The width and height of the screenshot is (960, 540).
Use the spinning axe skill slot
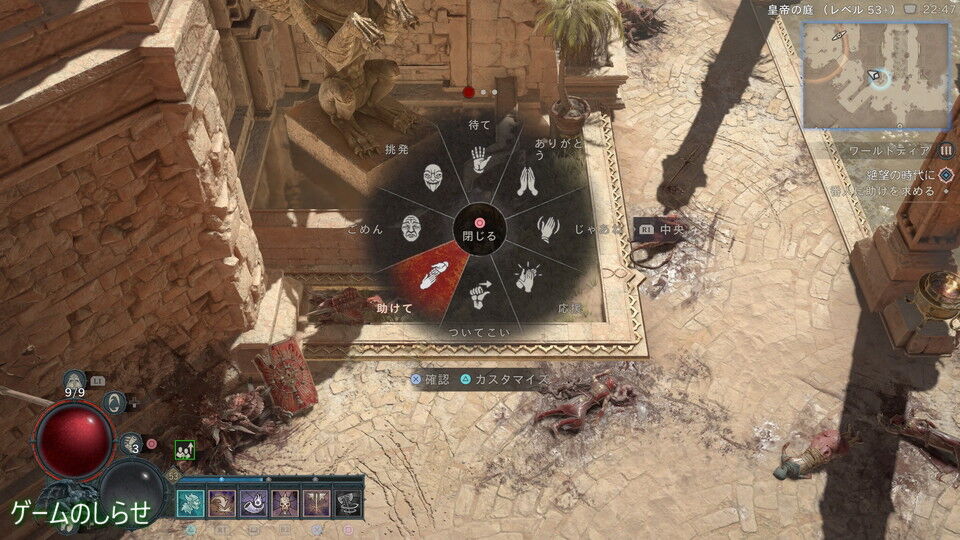pos(346,501)
